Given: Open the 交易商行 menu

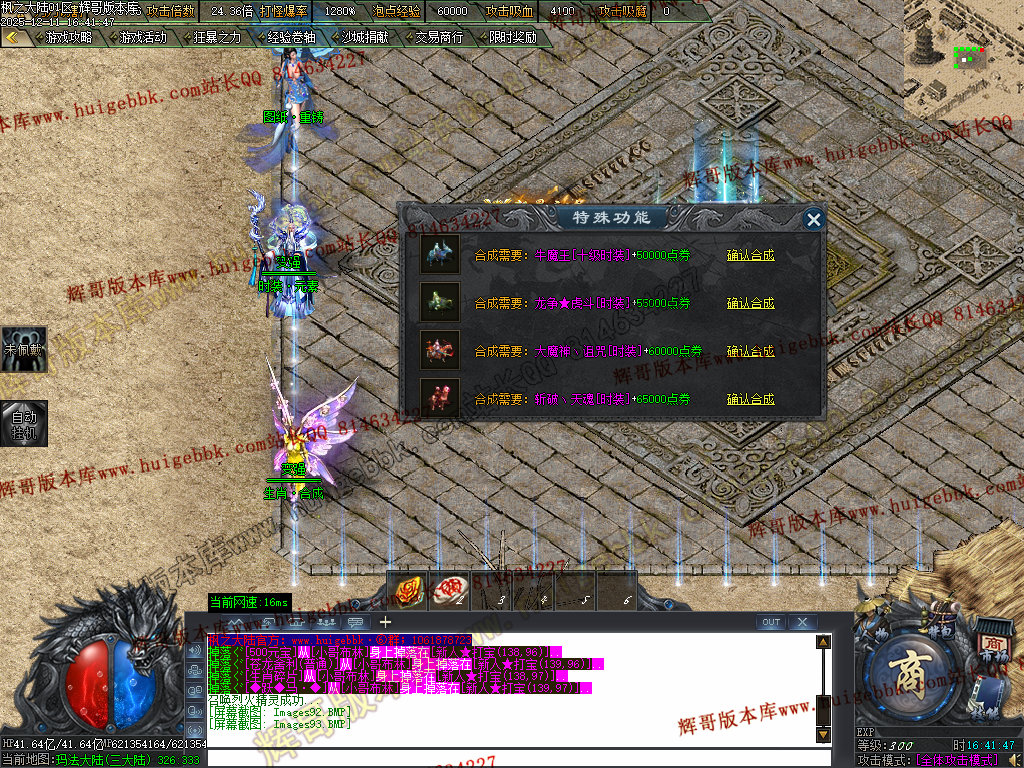Looking at the screenshot, I should tap(436, 38).
